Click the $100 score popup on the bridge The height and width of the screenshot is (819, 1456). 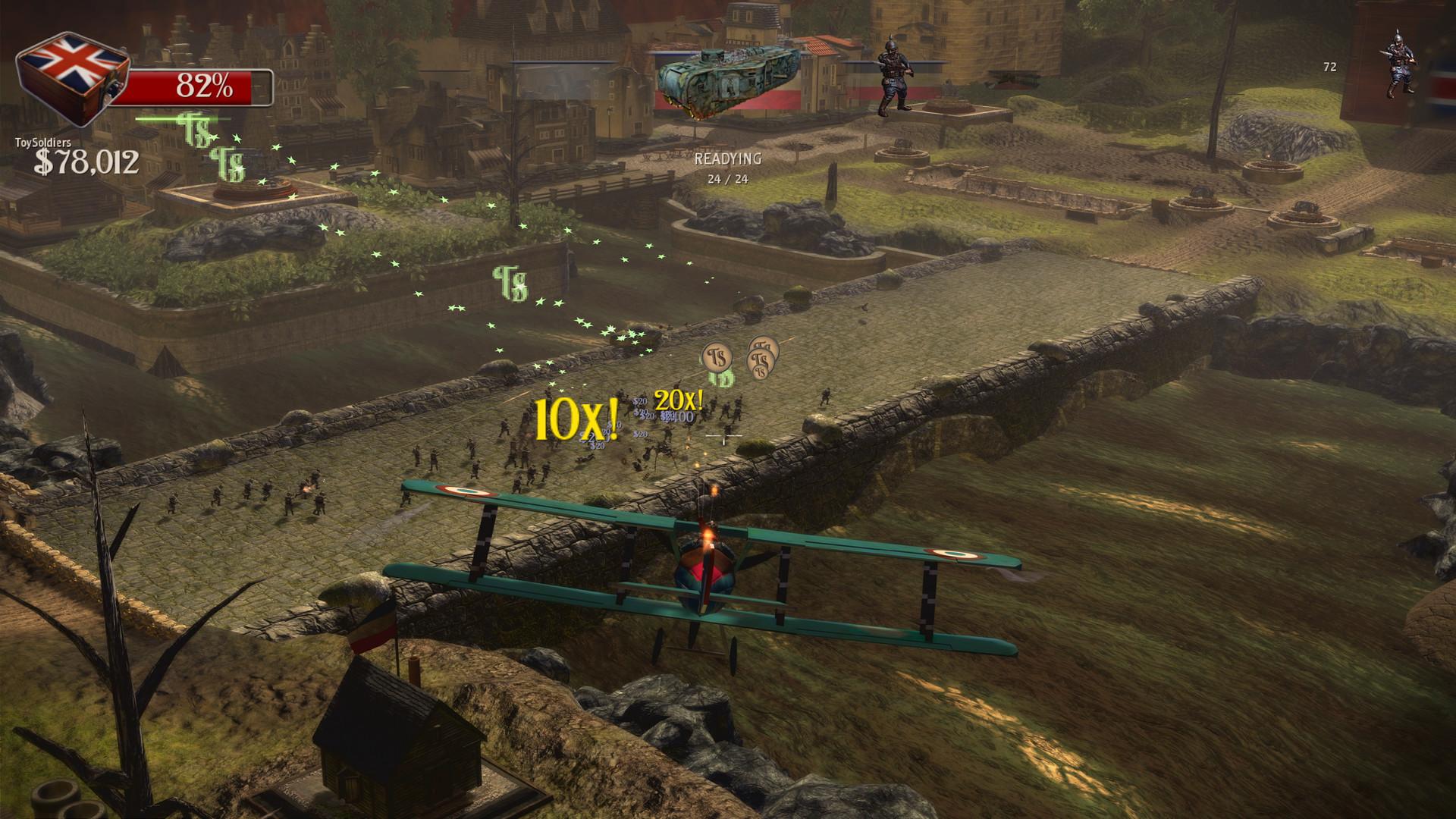point(679,416)
